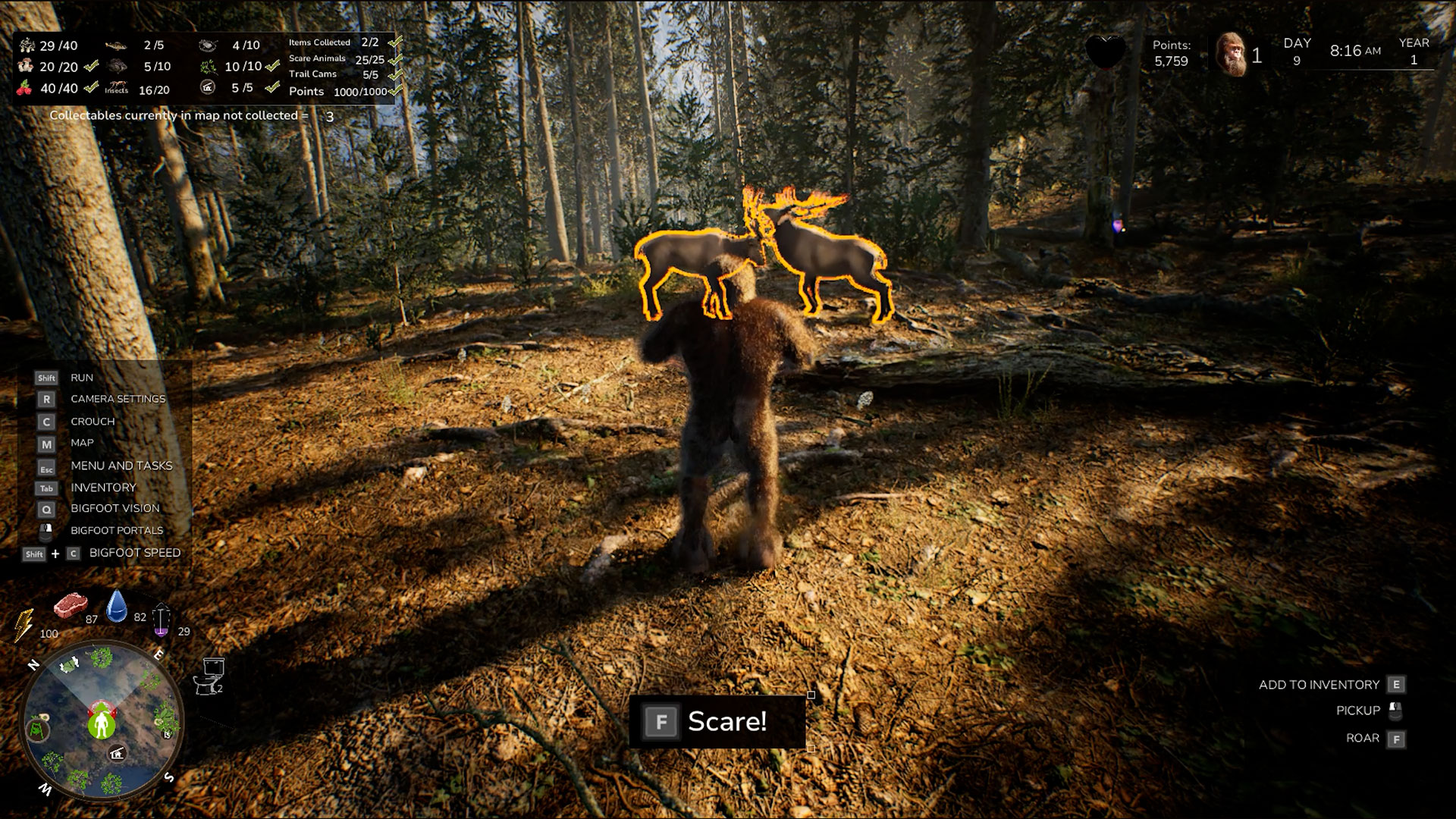Open the circular forest minimap
Screen dimensions: 1456x819
(x=102, y=720)
